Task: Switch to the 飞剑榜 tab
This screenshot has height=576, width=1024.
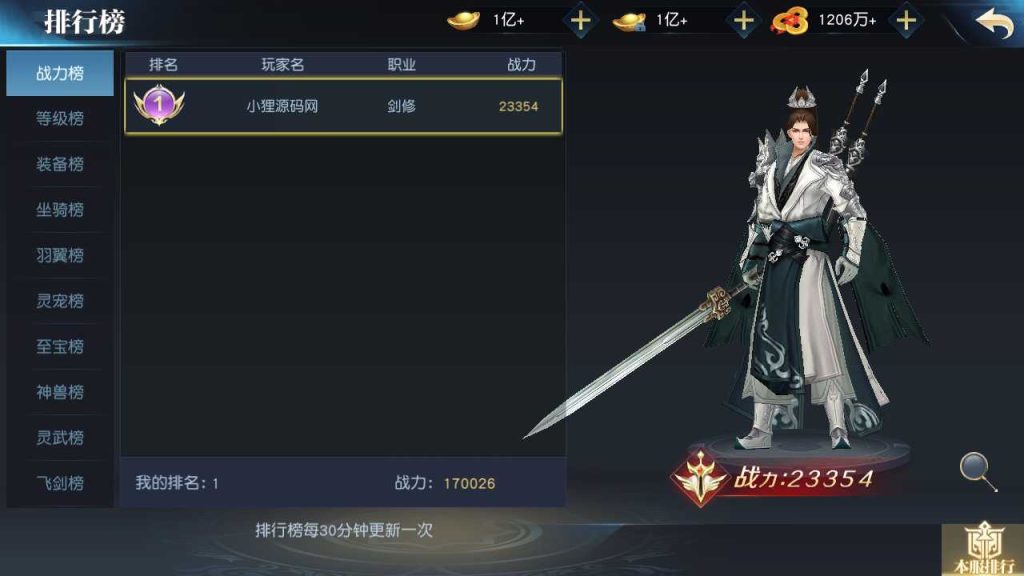Action: tap(60, 483)
